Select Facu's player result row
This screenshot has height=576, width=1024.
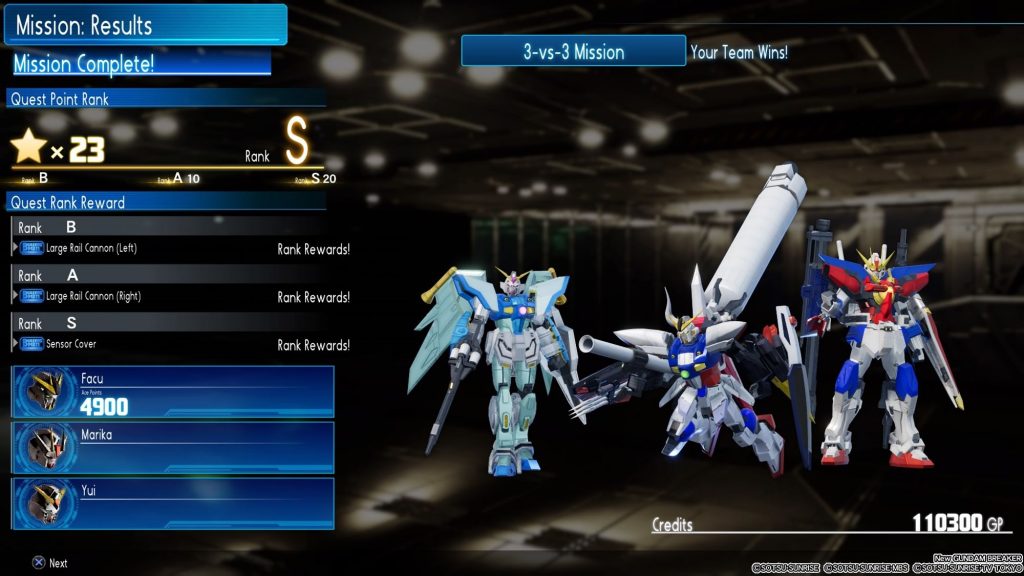[173, 391]
